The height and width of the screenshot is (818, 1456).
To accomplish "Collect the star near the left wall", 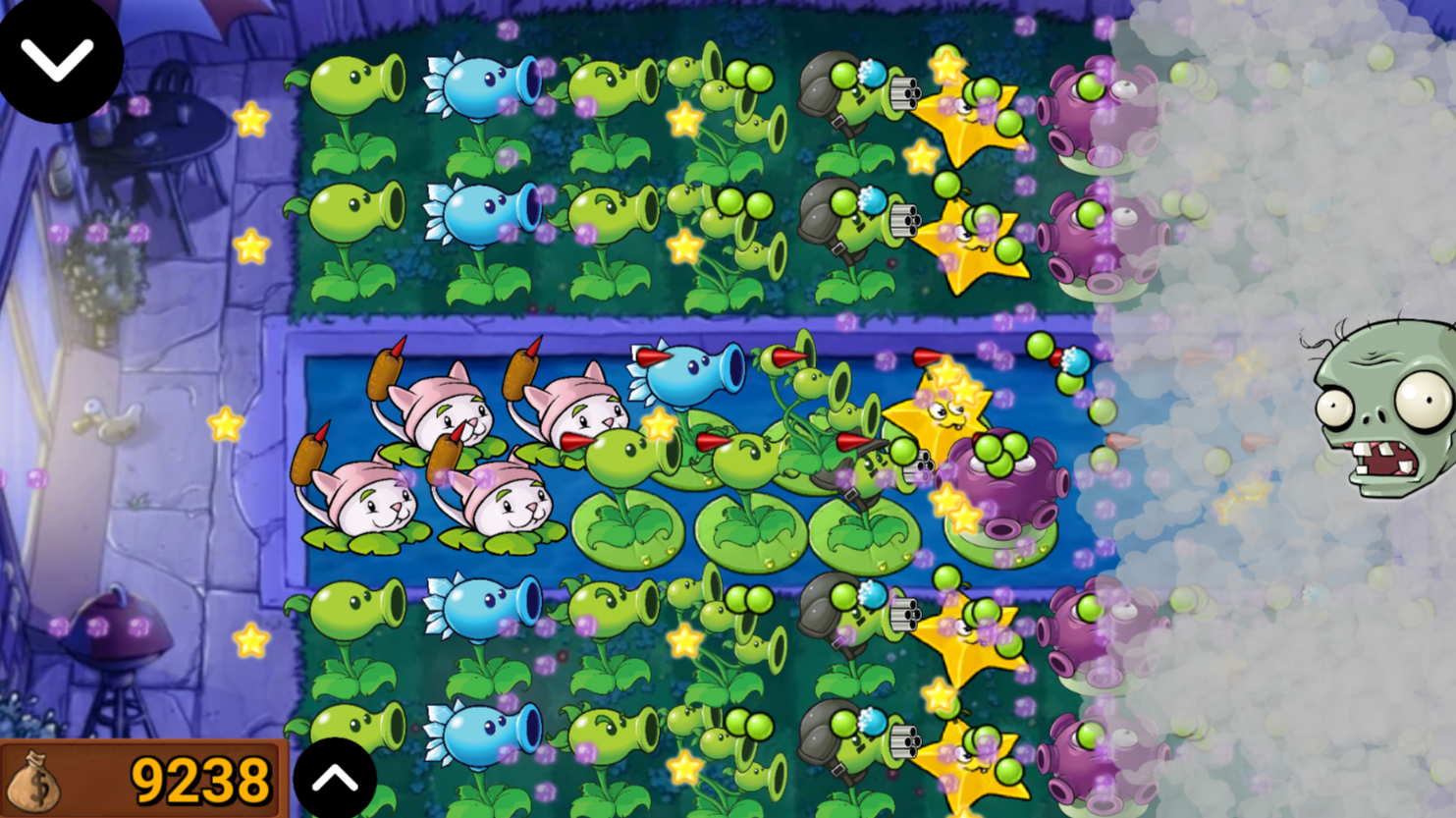I will point(253,120).
